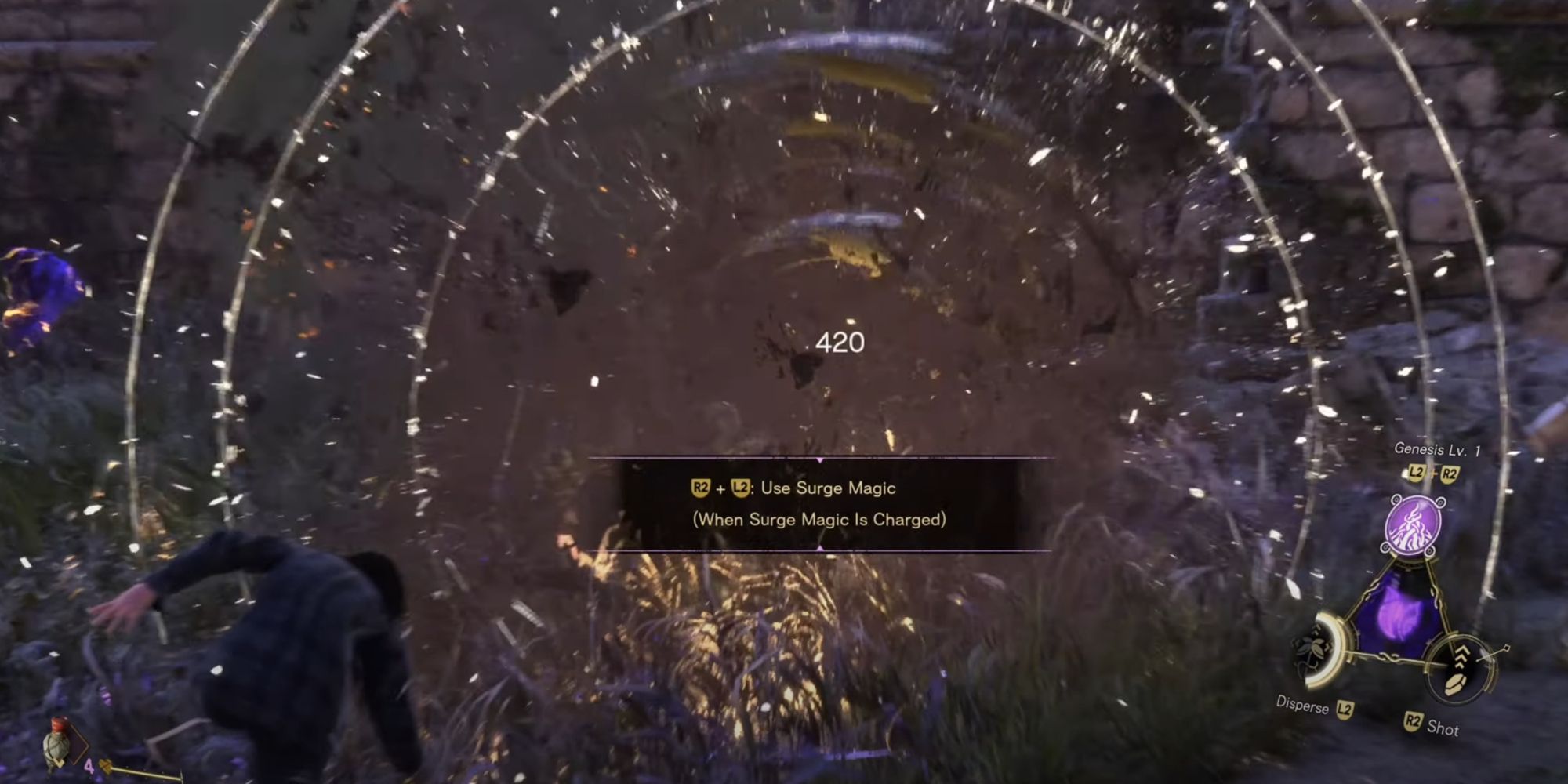Select the Genesis Lv. 1 label

pos(1438,448)
